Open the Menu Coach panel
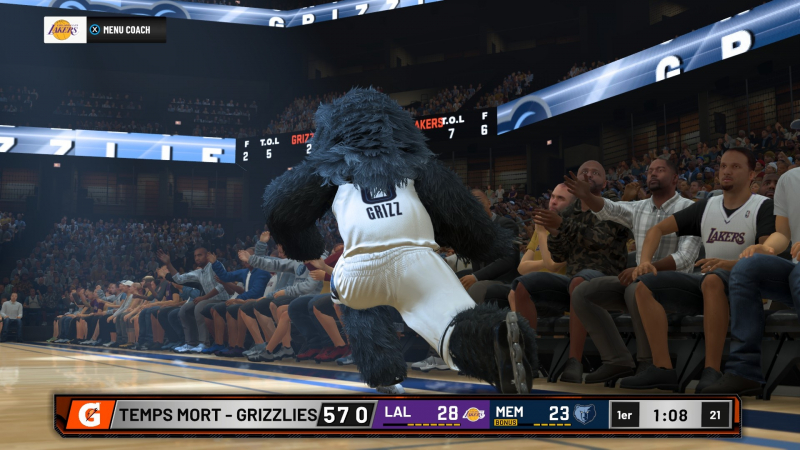The width and height of the screenshot is (800, 450). click(x=119, y=30)
